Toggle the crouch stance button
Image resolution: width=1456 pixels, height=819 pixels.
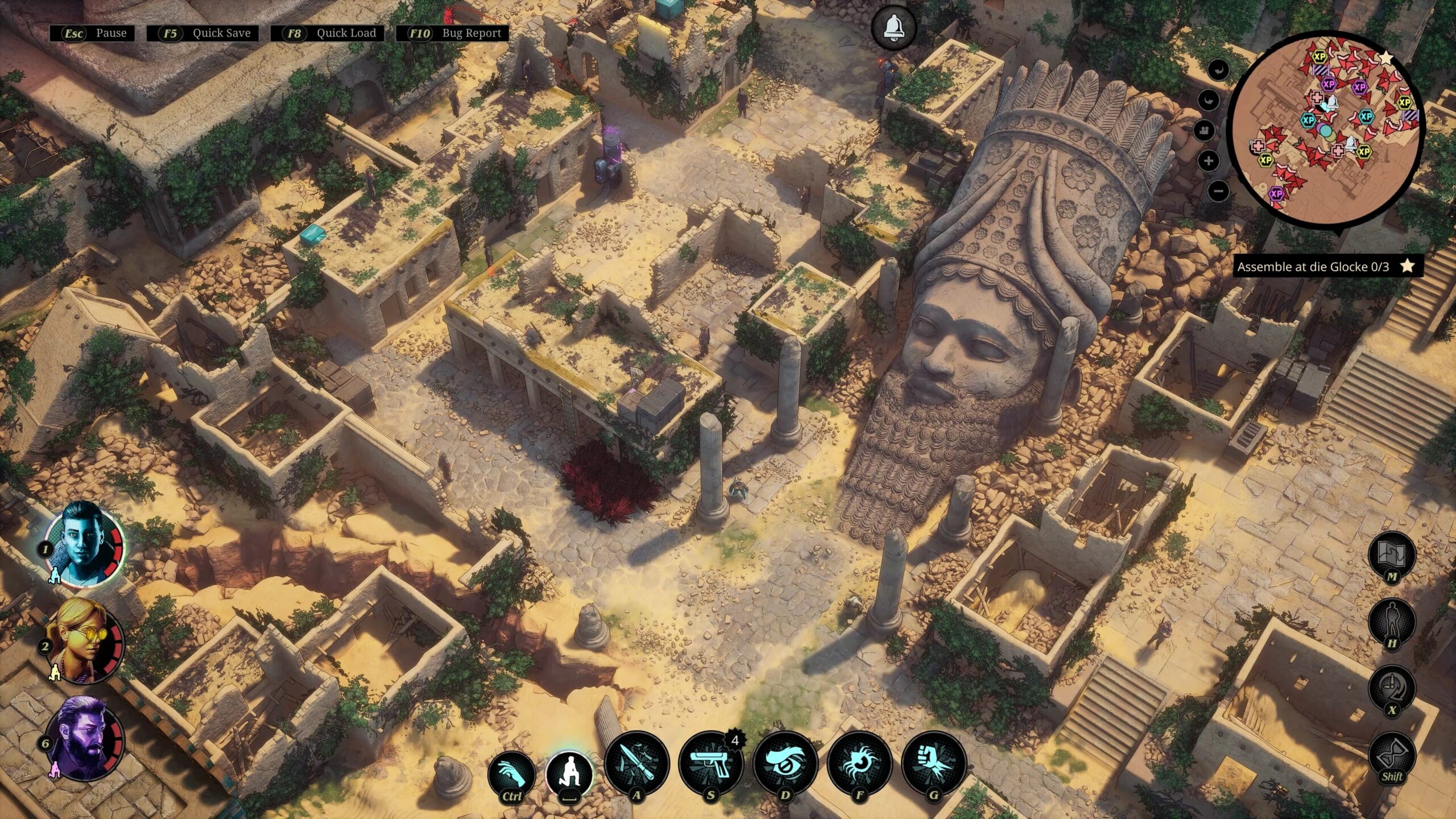point(569,773)
